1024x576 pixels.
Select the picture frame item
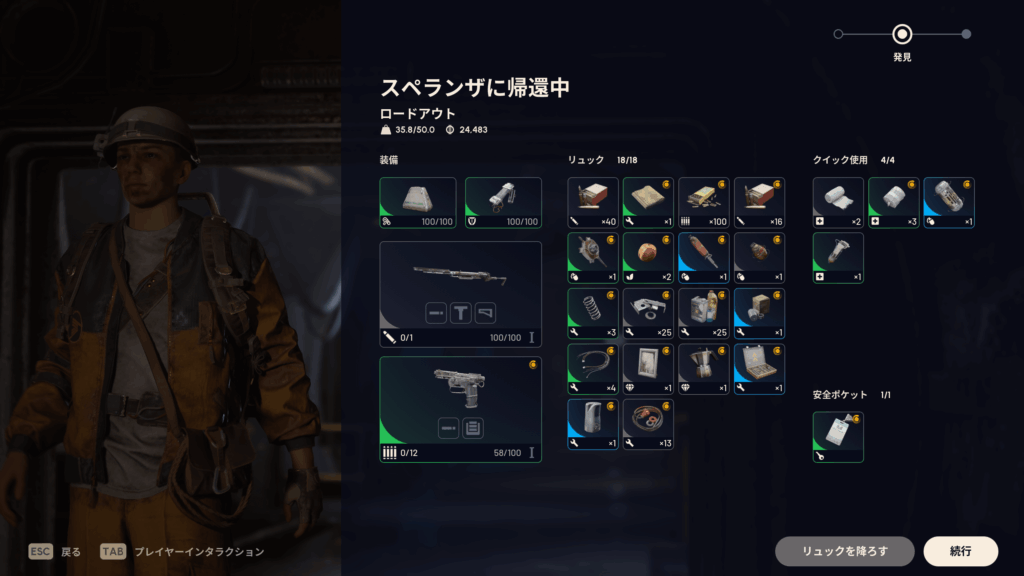click(x=648, y=369)
